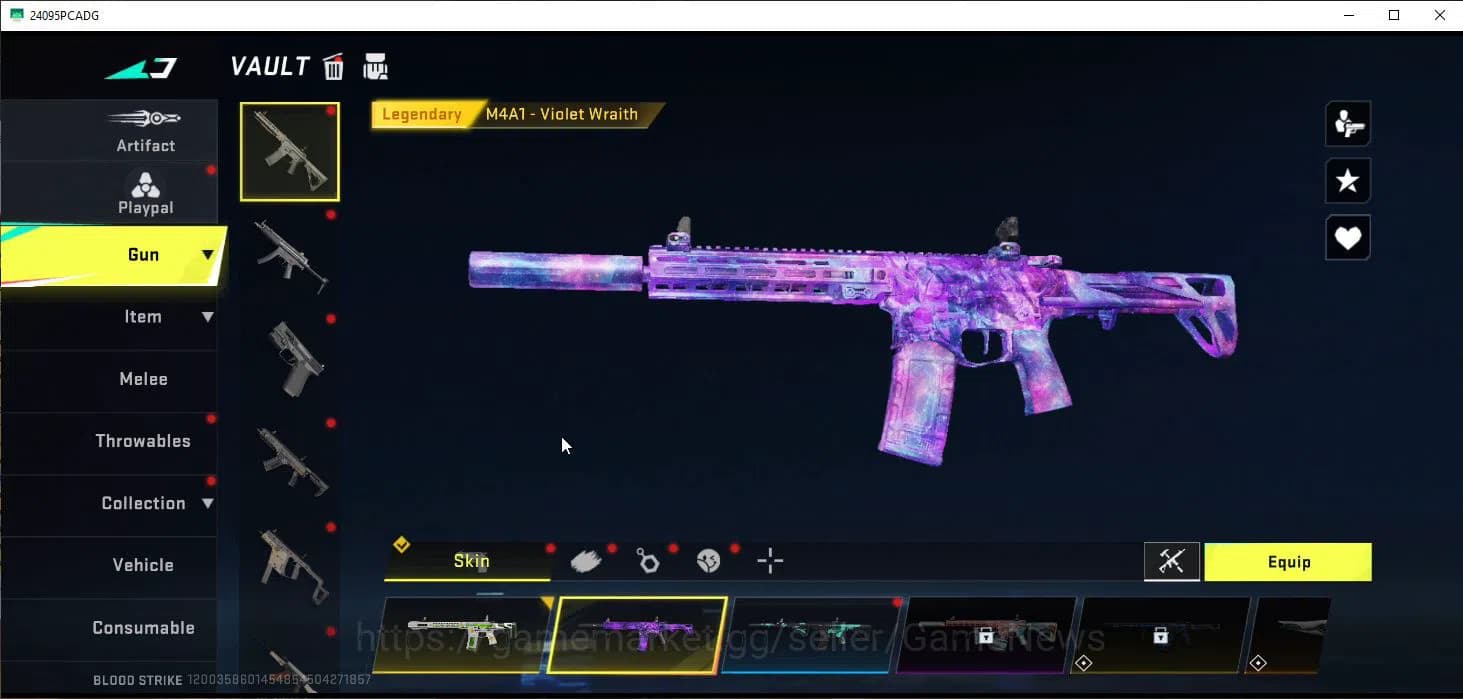Equip the M4A1 Violet Wraith skin

tap(1287, 562)
